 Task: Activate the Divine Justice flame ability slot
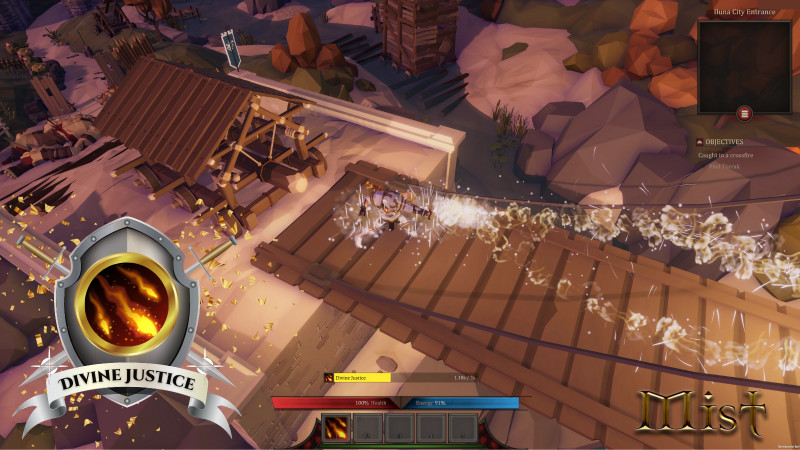(x=337, y=428)
